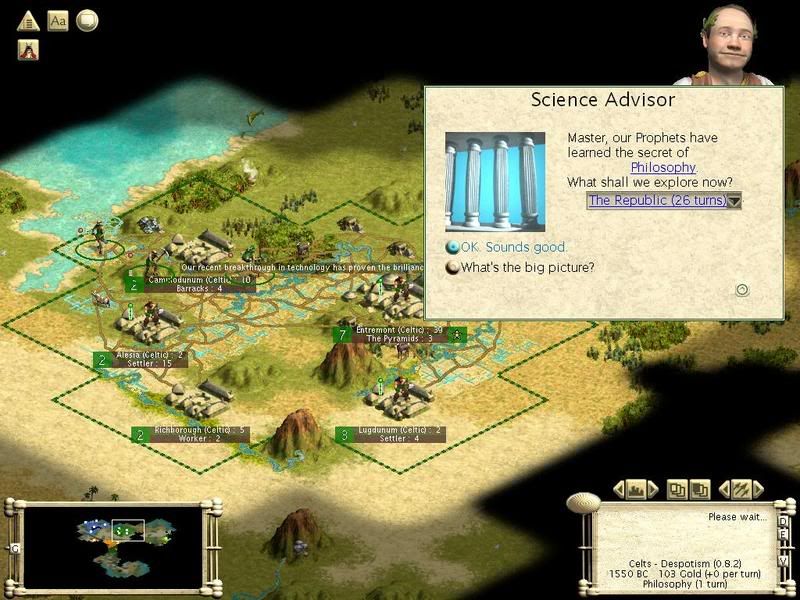Click the E button on info box
This screenshot has height=600, width=800.
[x=784, y=533]
